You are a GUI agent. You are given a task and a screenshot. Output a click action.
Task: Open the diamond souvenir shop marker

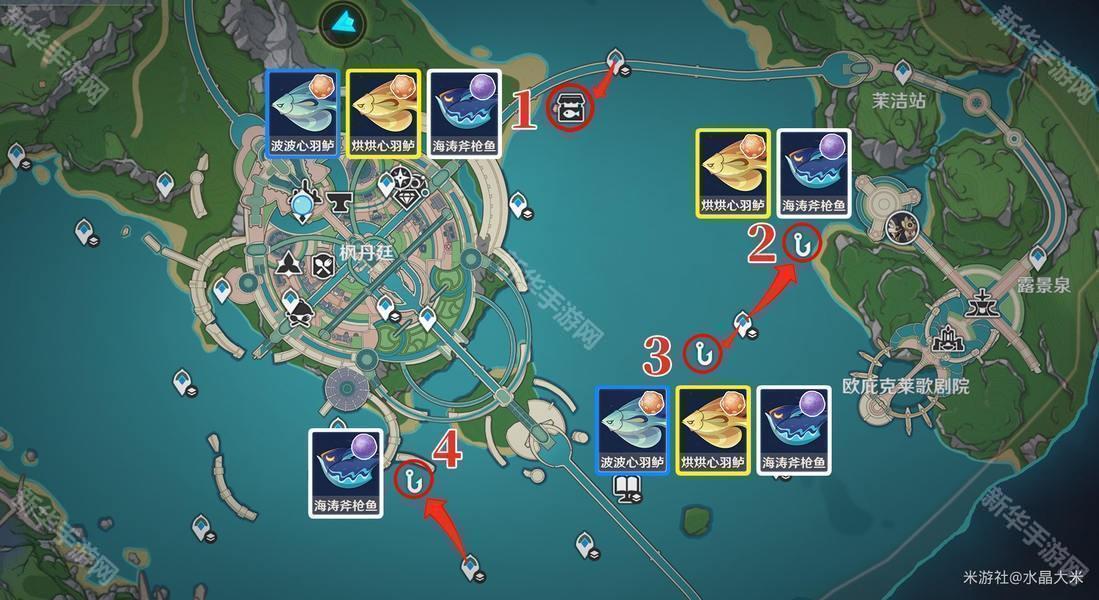[404, 200]
